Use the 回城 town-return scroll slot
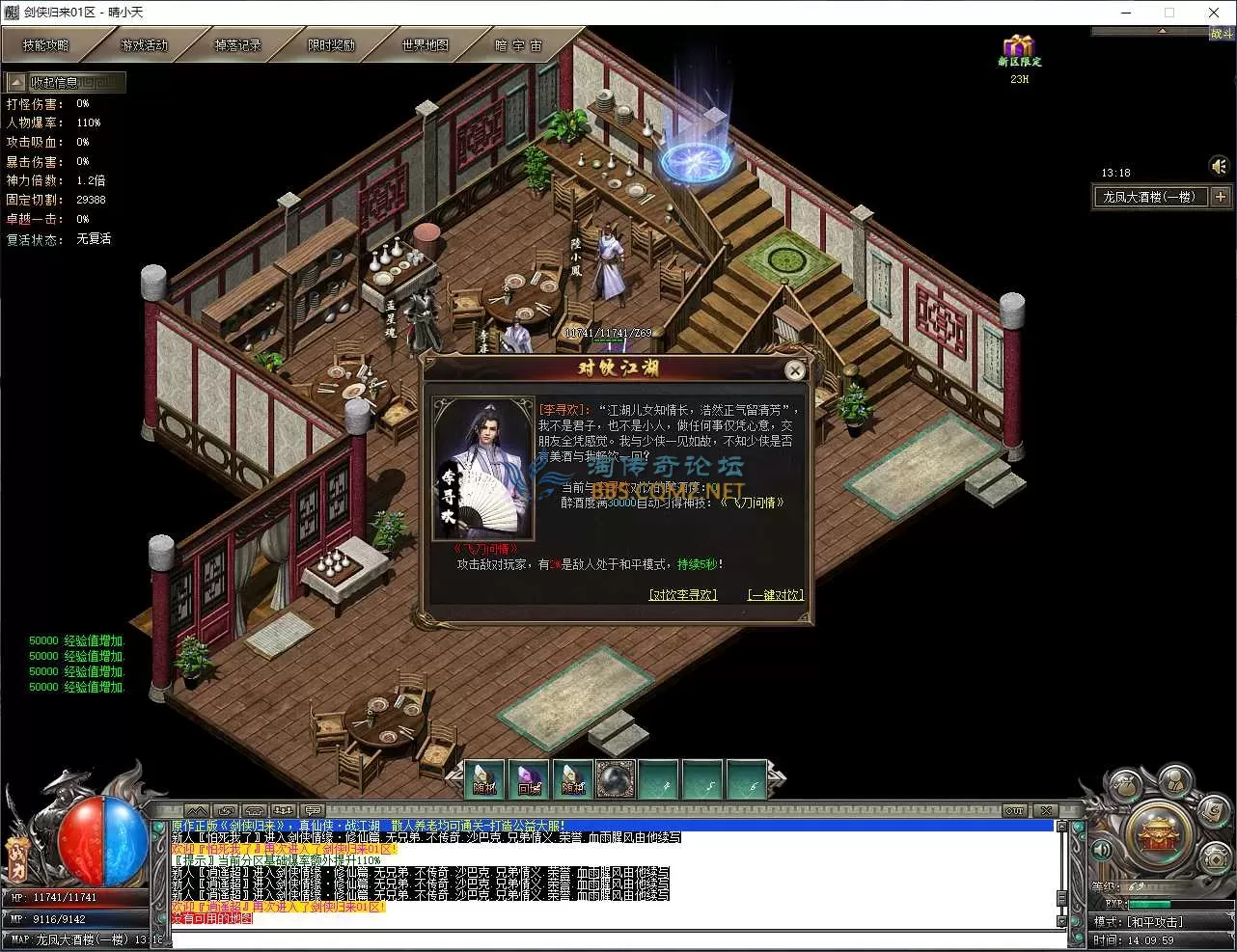The width and height of the screenshot is (1237, 952). 529,779
